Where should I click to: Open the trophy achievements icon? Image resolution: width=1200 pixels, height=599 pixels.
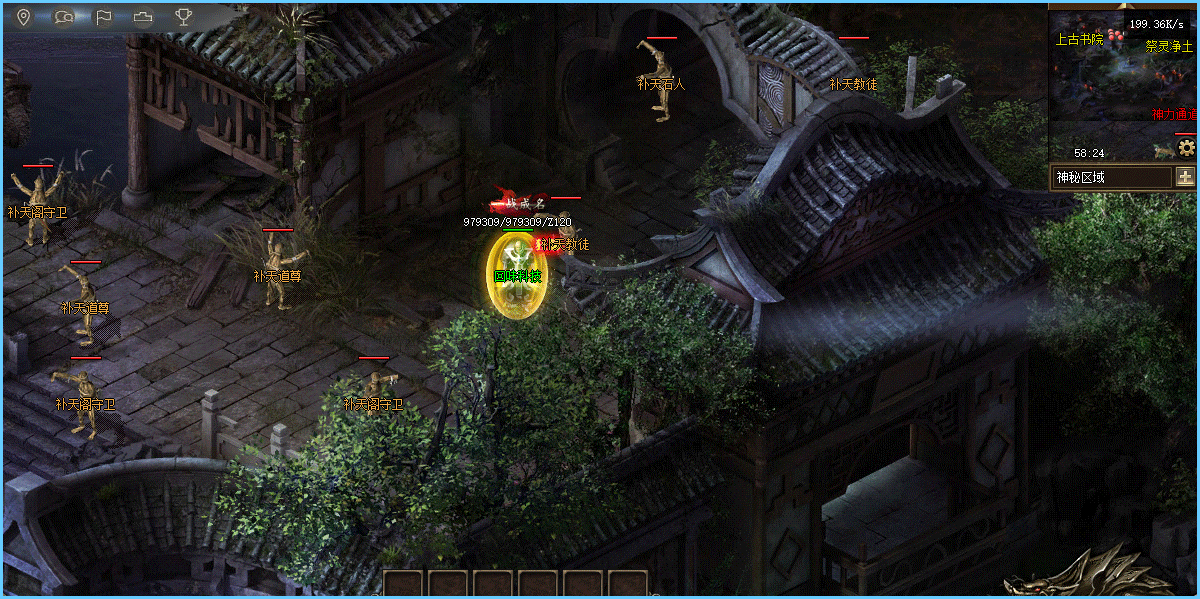[183, 16]
